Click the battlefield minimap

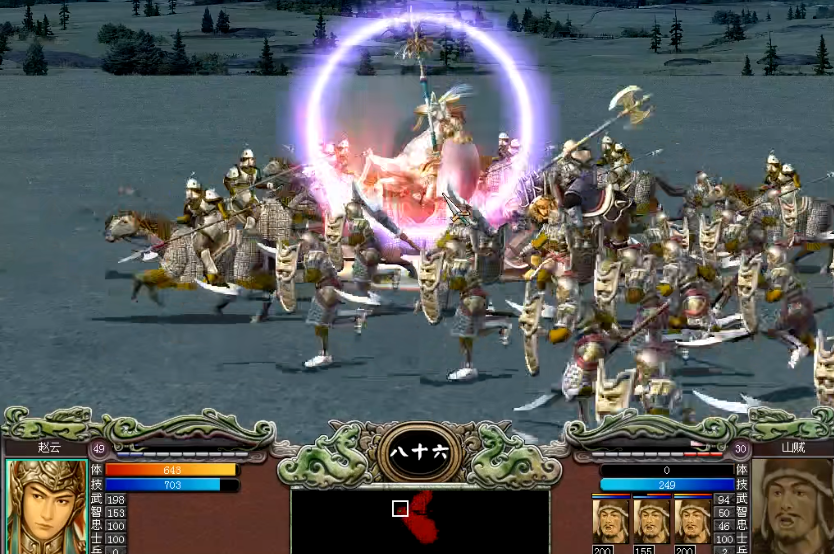pyautogui.click(x=420, y=520)
